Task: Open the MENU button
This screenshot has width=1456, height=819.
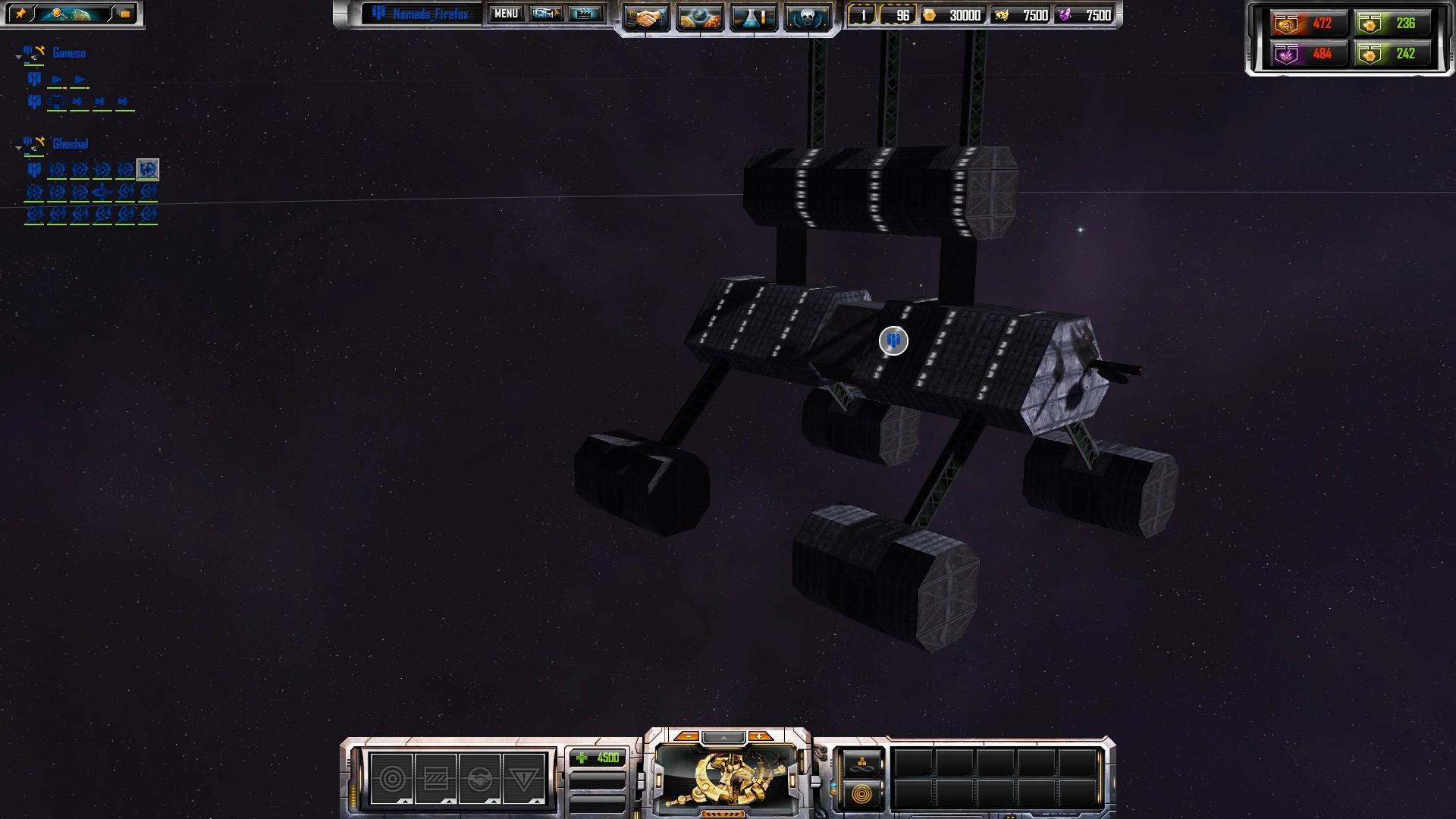Action: pos(506,14)
